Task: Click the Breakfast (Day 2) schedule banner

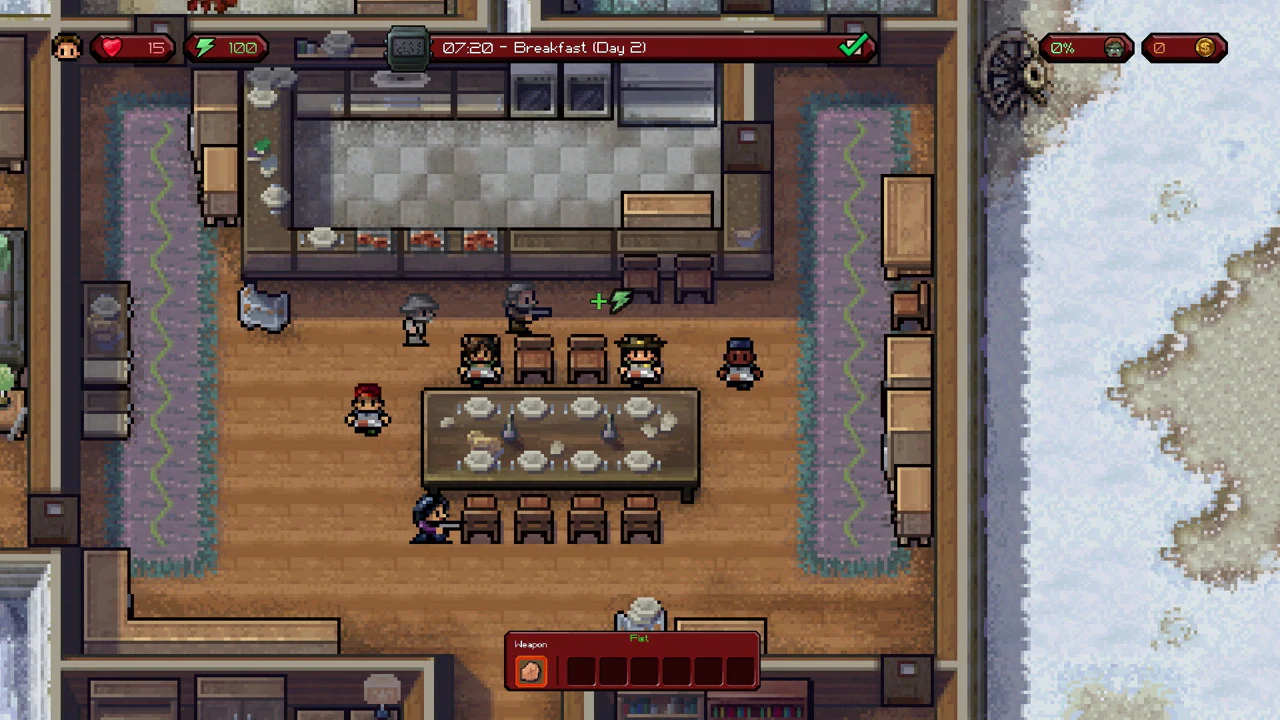Action: point(580,47)
